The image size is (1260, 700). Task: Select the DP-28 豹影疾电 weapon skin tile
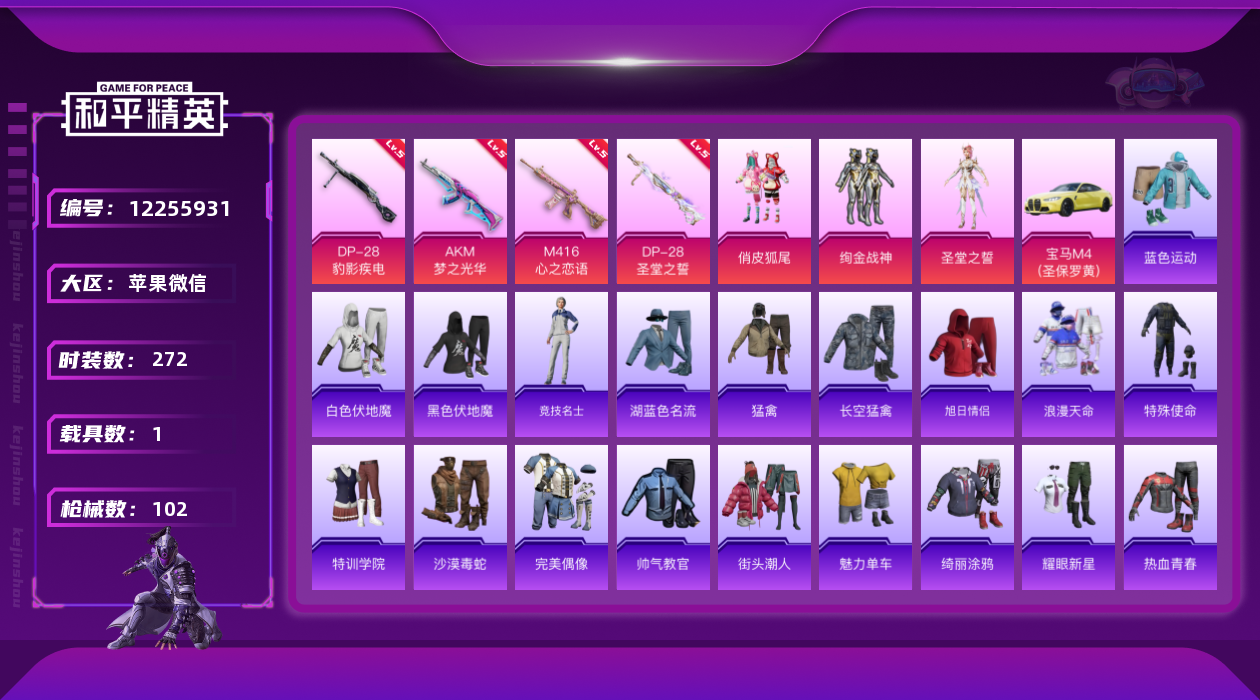[358, 210]
